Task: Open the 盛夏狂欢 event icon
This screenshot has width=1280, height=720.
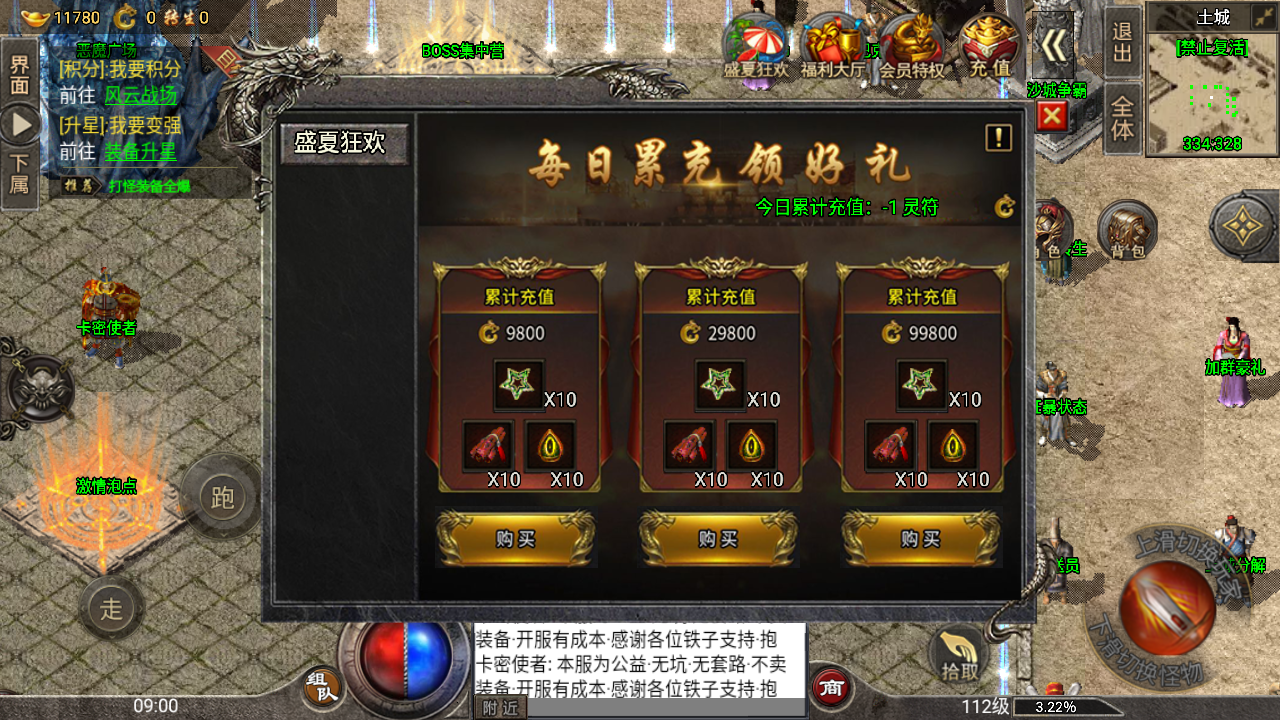Action: [x=756, y=48]
